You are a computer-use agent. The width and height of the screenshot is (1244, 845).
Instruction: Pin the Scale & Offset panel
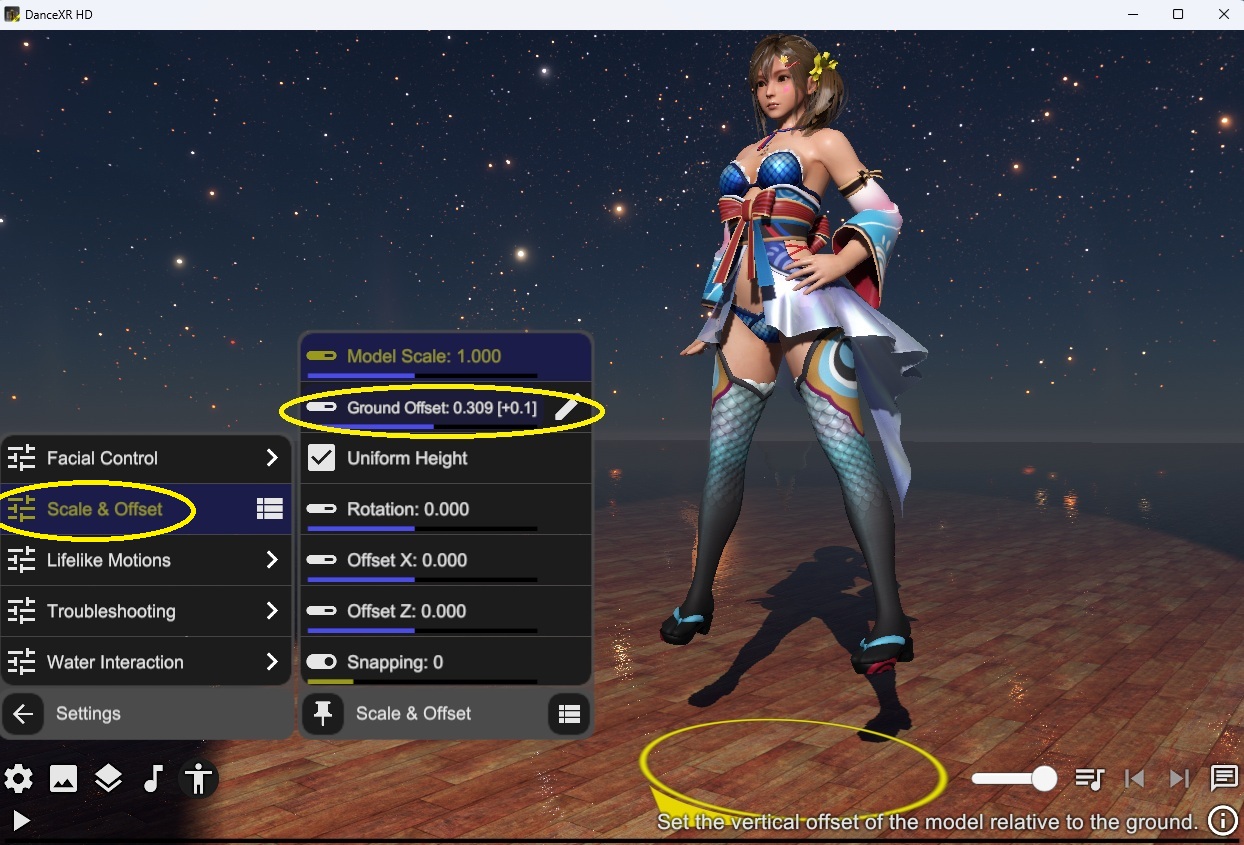pos(322,714)
